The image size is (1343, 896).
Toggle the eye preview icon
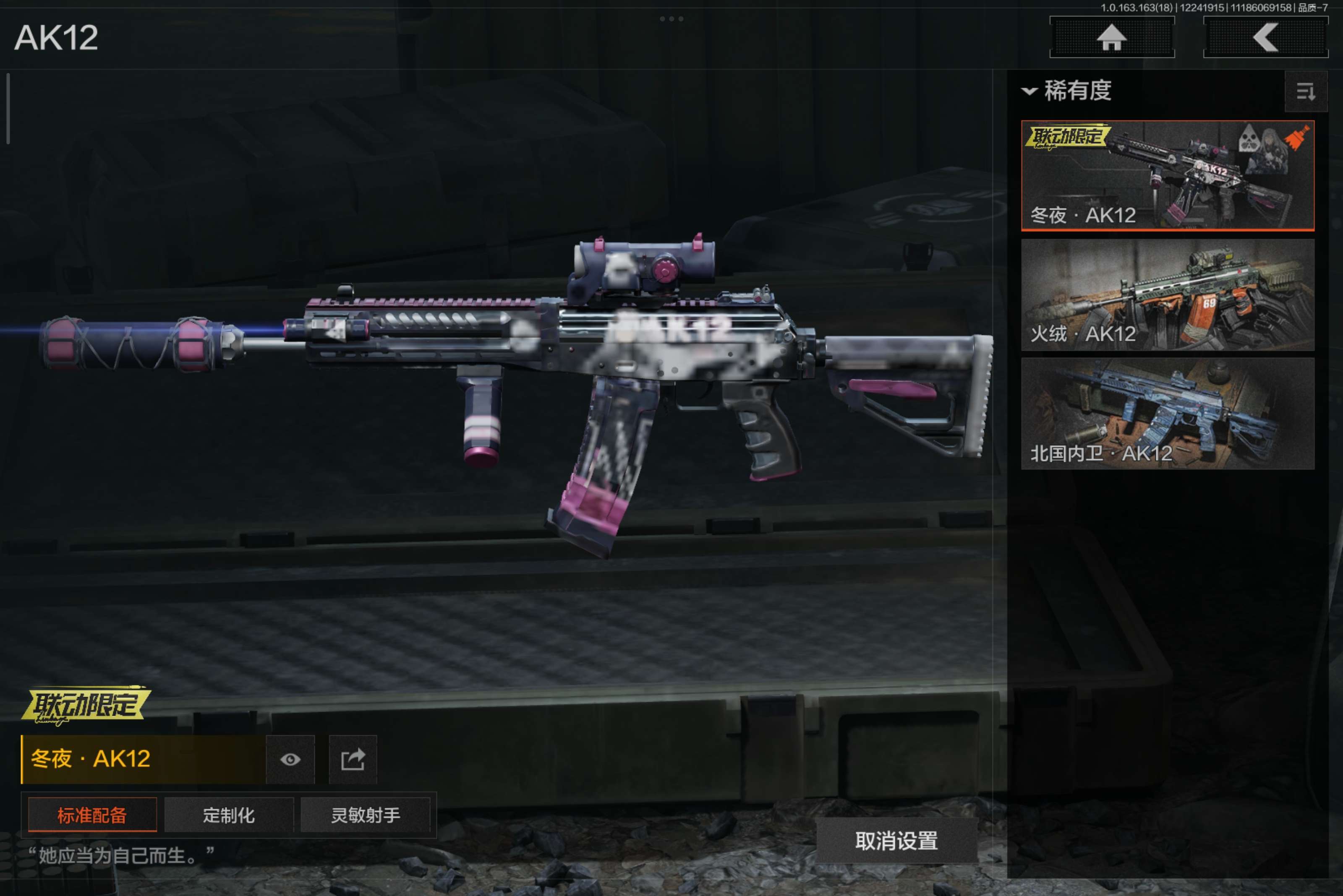(x=290, y=759)
